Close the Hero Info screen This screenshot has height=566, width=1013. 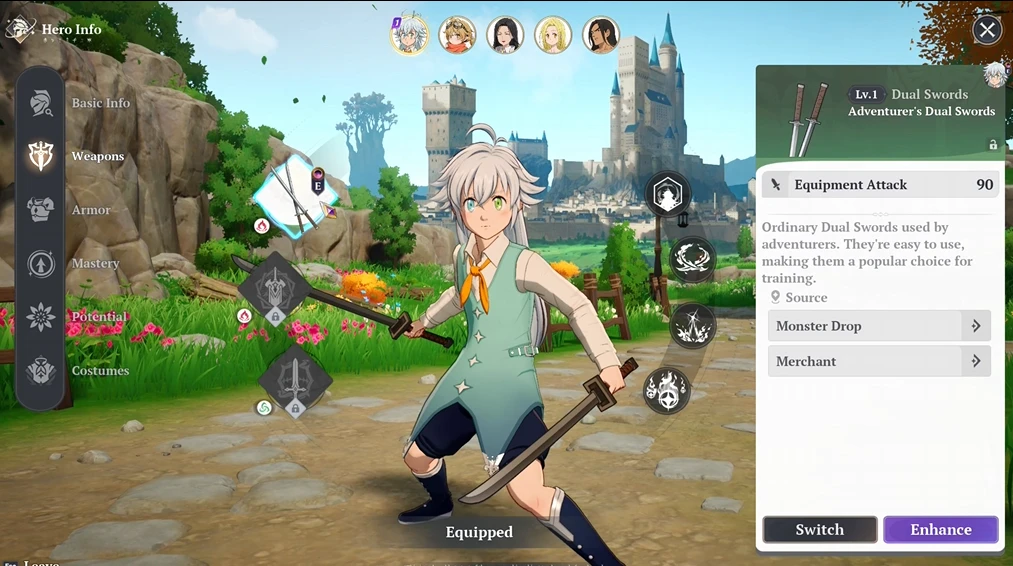click(987, 30)
